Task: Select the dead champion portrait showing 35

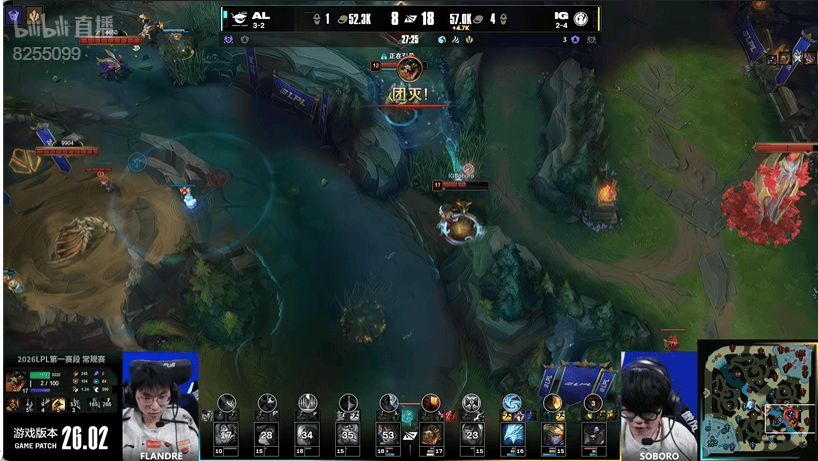Action: tap(347, 434)
